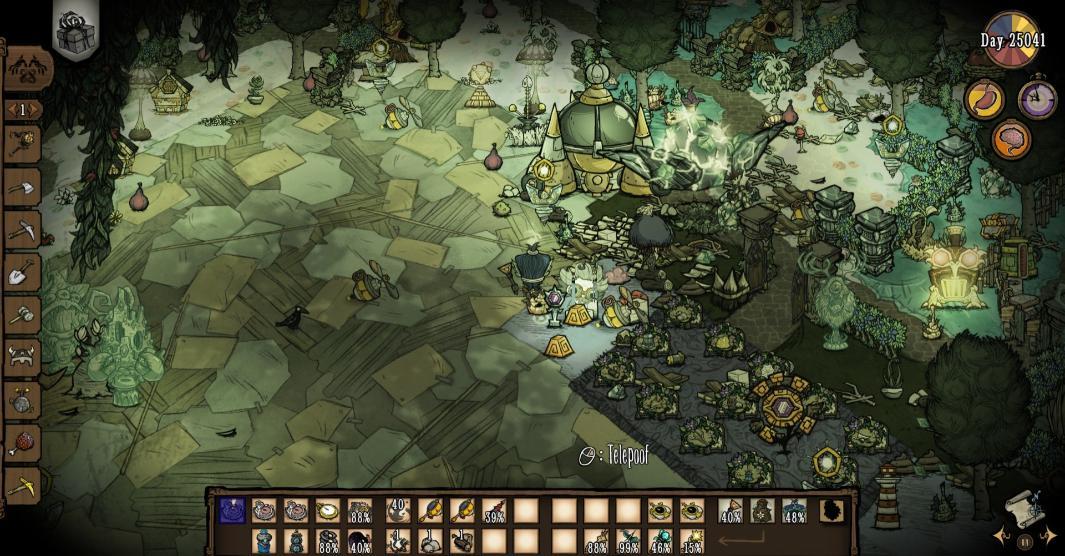The image size is (1065, 556).
Task: Choose the item at 99% durability
Action: coord(628,543)
